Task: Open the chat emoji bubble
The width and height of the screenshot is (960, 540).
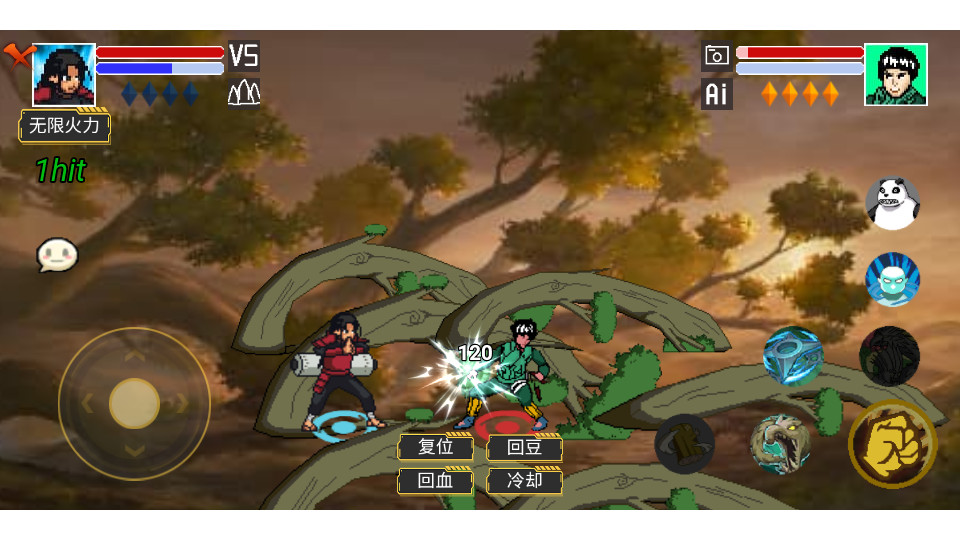Action: point(57,255)
